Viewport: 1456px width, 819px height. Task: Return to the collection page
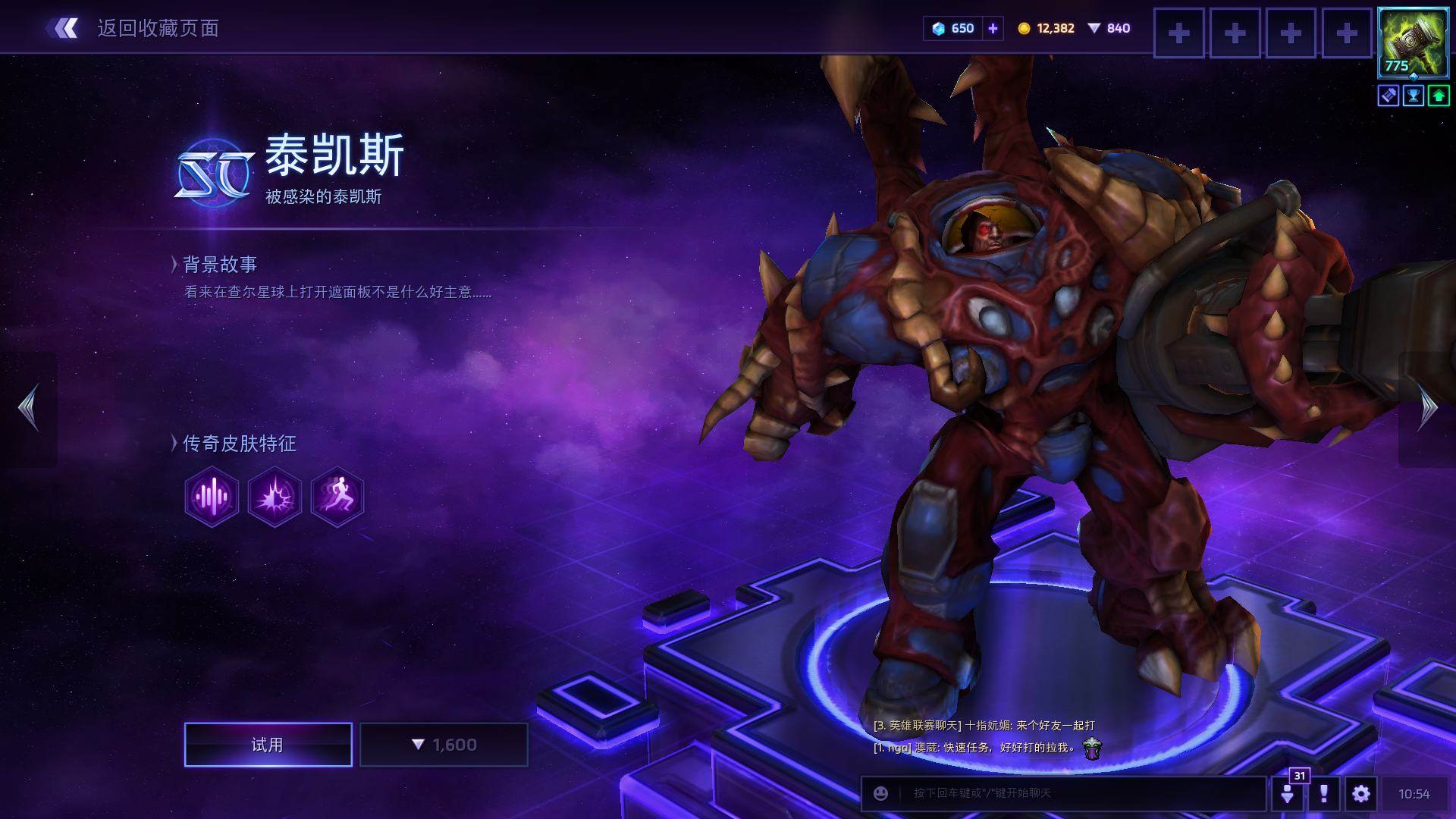coord(133,29)
